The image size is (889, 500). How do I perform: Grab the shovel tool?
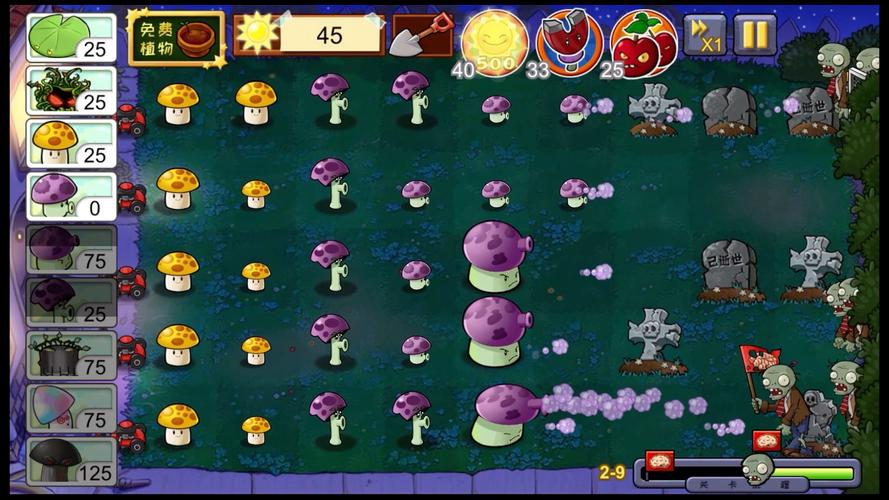coord(420,37)
